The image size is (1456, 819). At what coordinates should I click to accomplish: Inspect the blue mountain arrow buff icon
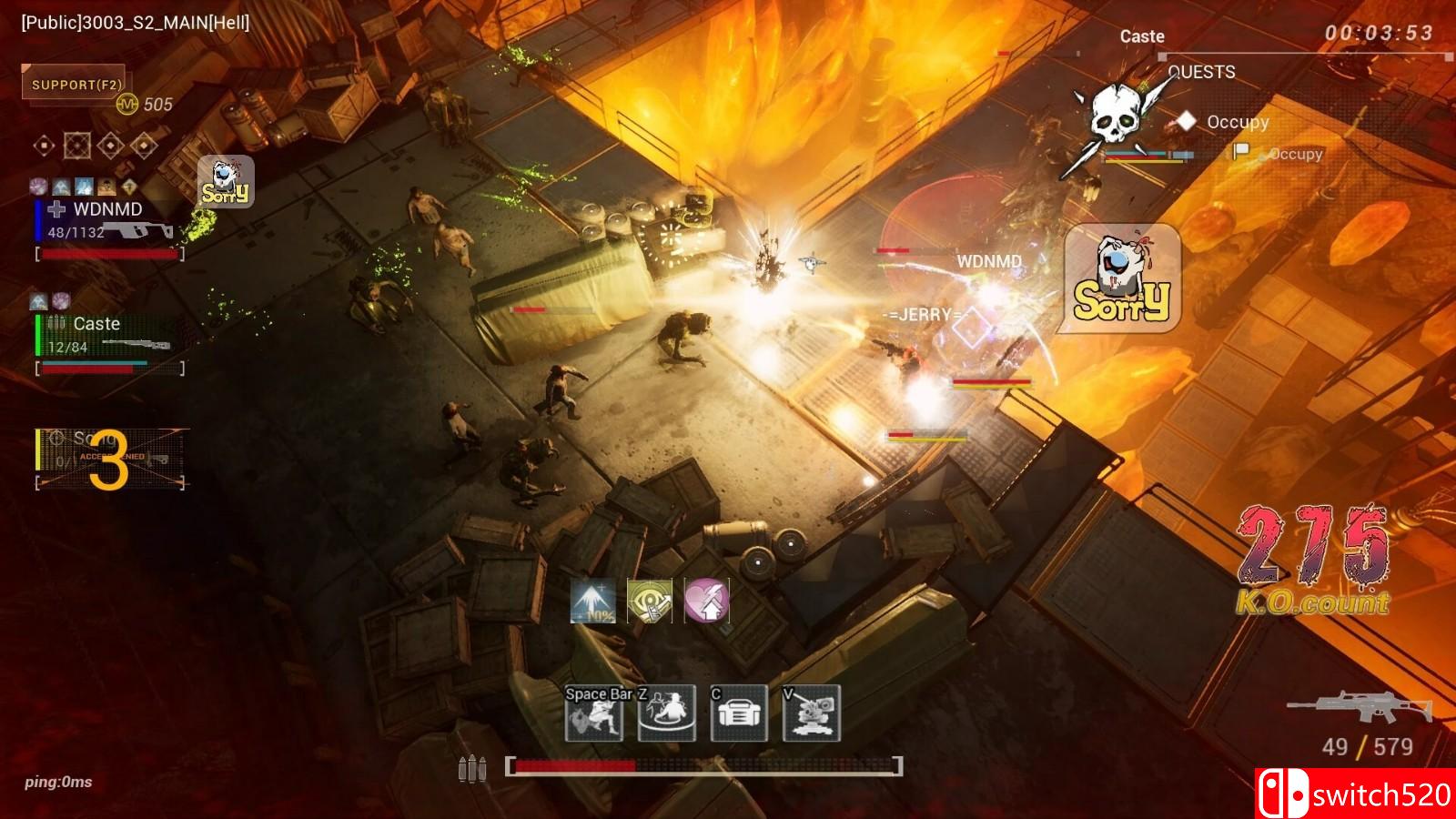593,602
